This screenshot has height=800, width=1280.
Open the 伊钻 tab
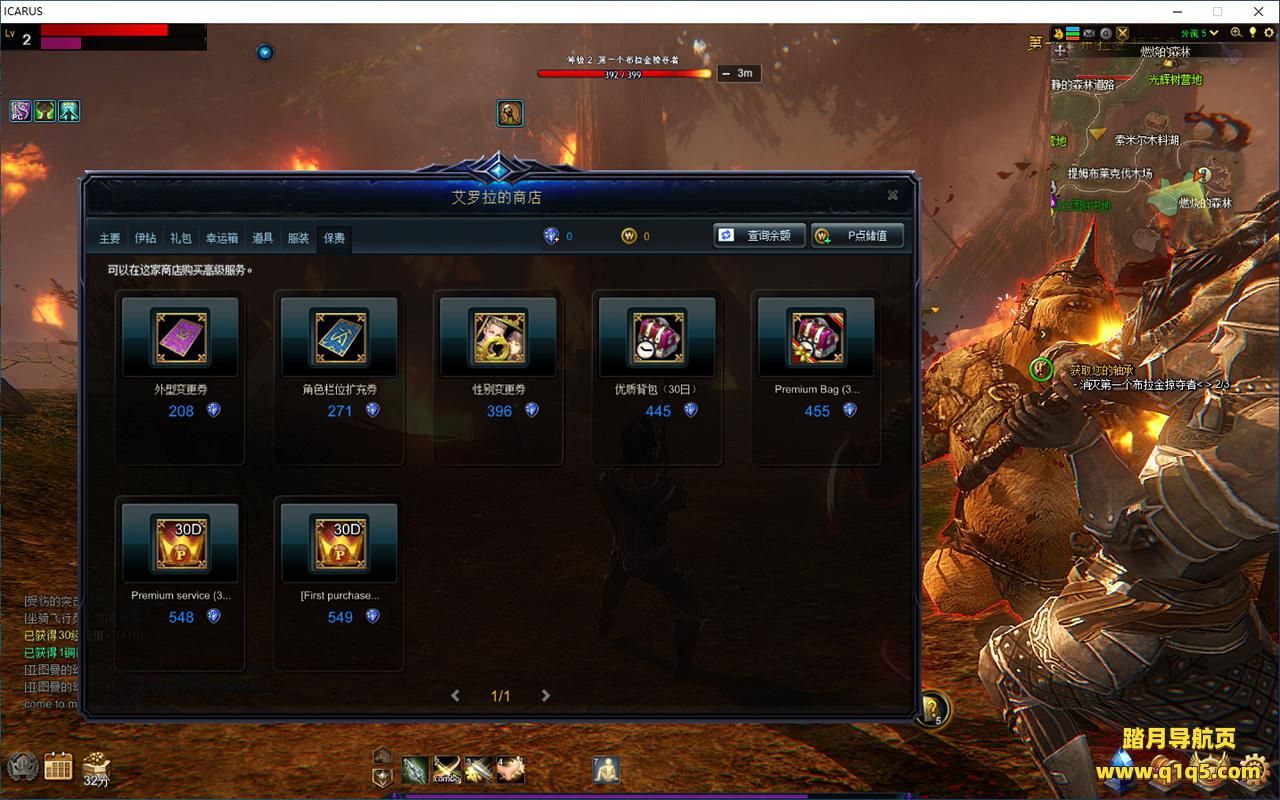pos(146,238)
